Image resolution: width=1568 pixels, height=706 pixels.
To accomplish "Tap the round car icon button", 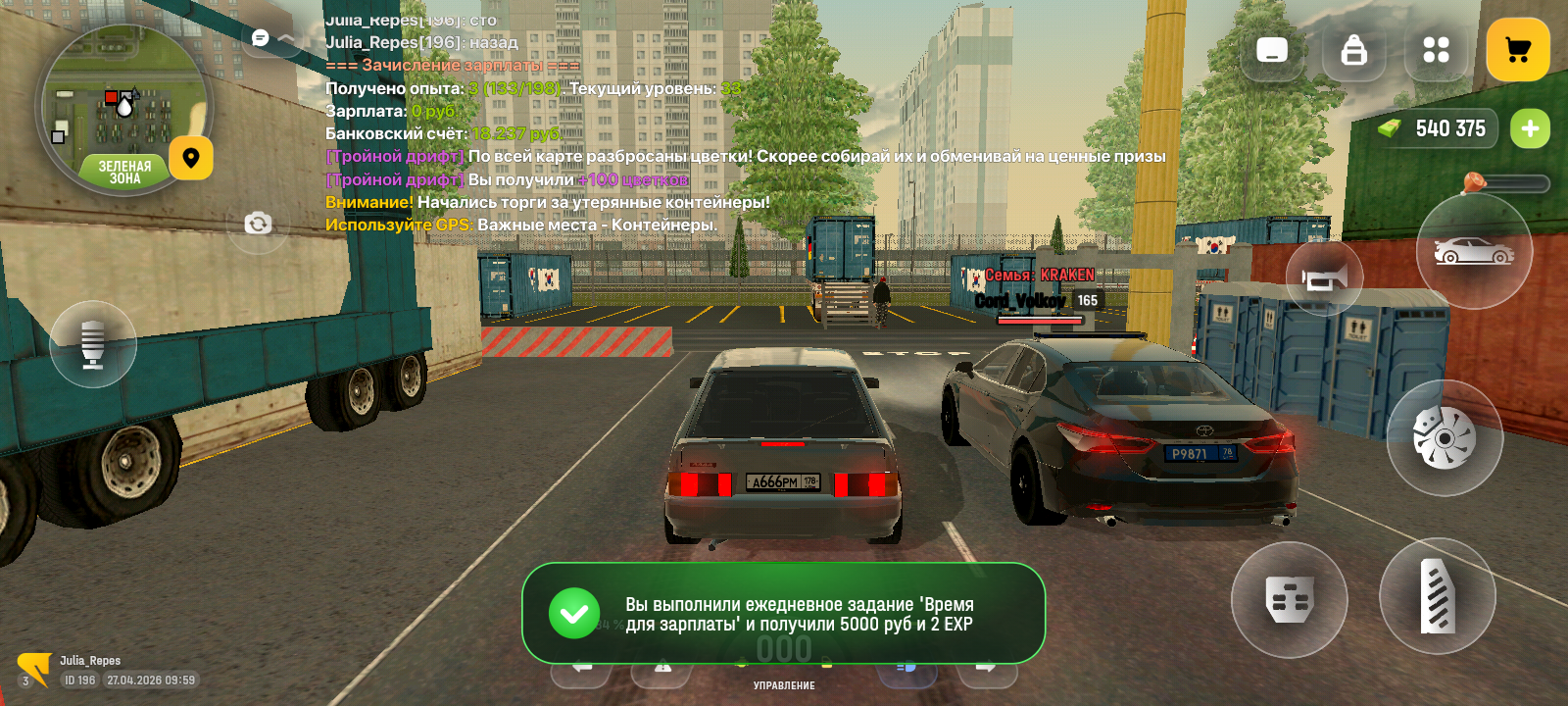I will [x=1473, y=252].
